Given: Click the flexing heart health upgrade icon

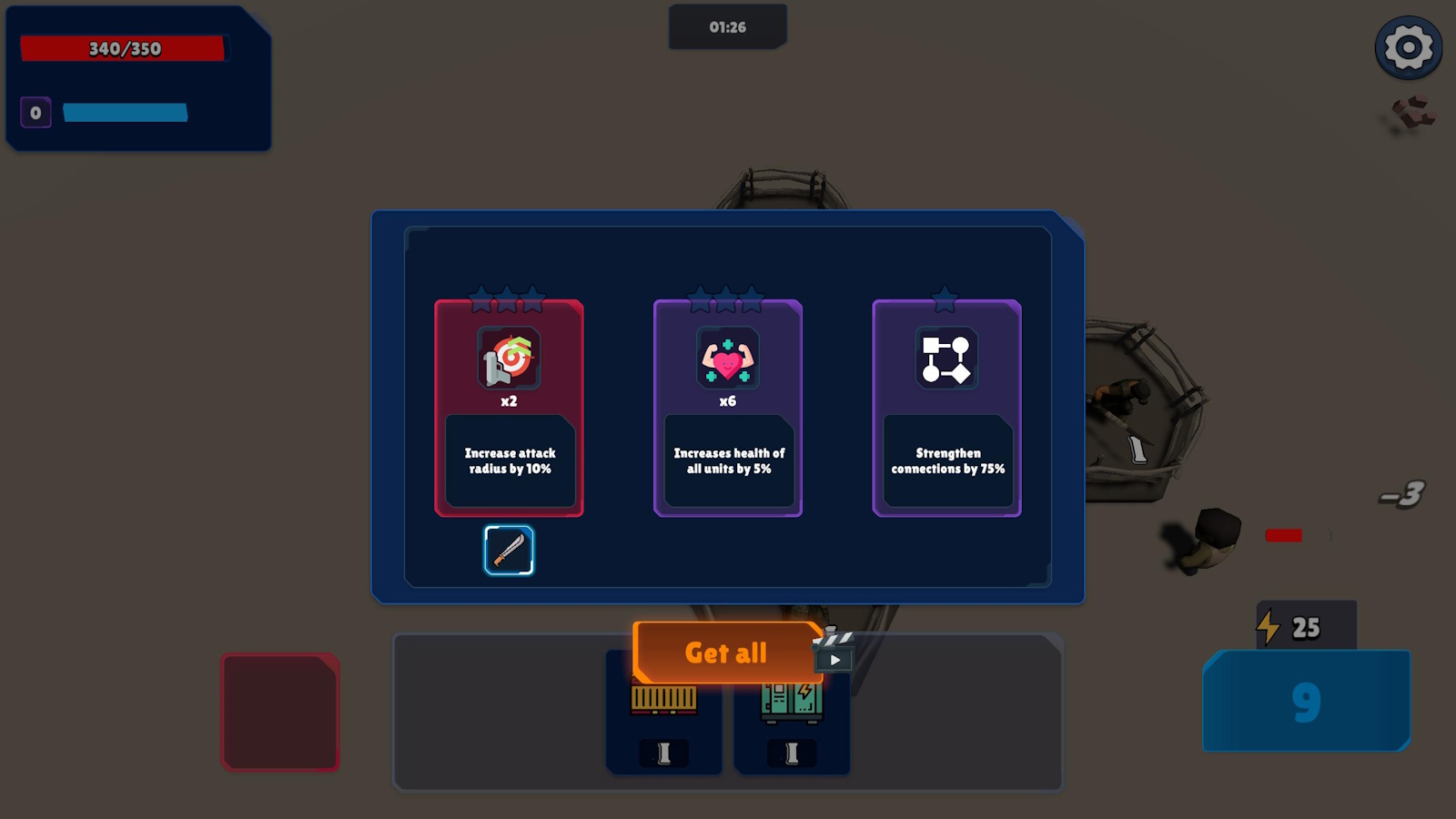Looking at the screenshot, I should tap(728, 359).
